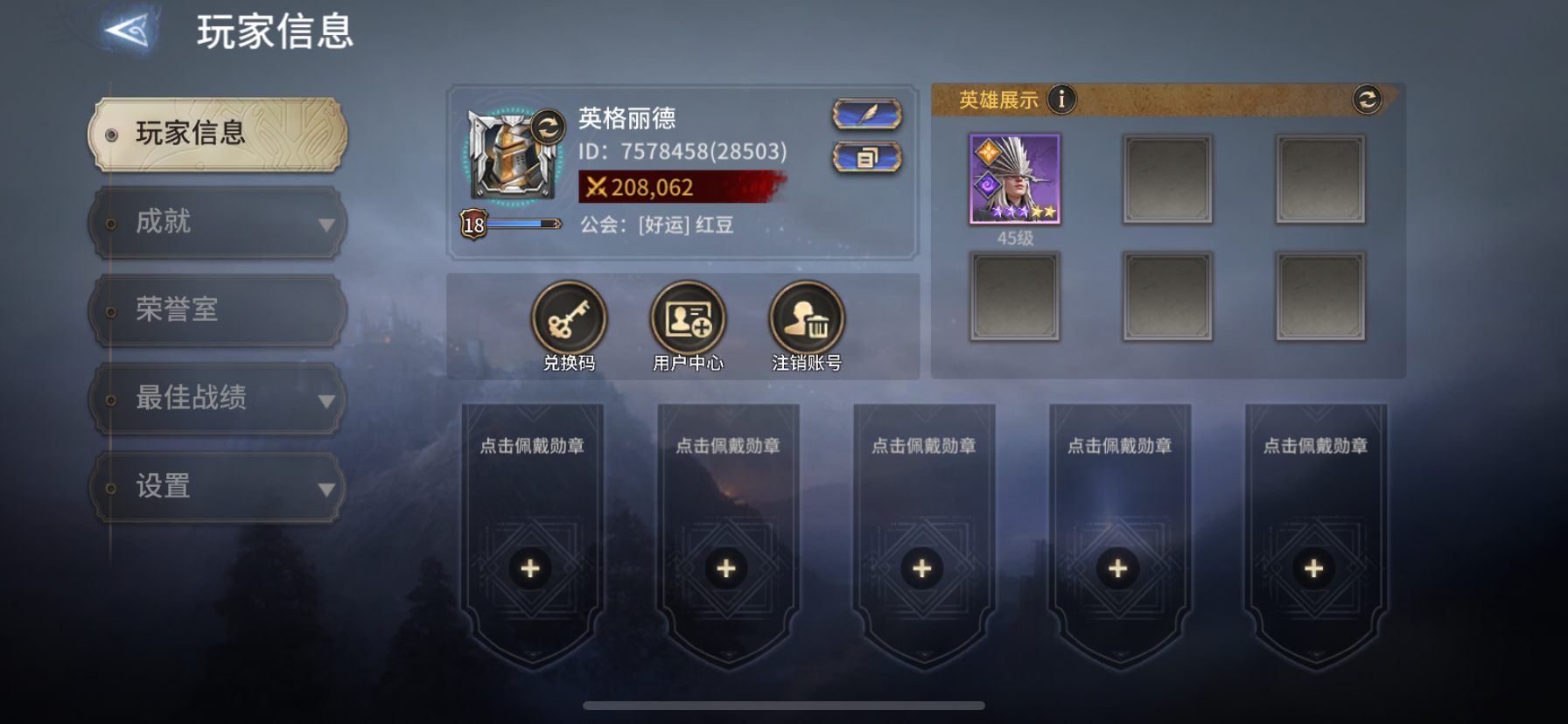
Task: Open the 用户中心 user center icon
Action: point(687,320)
